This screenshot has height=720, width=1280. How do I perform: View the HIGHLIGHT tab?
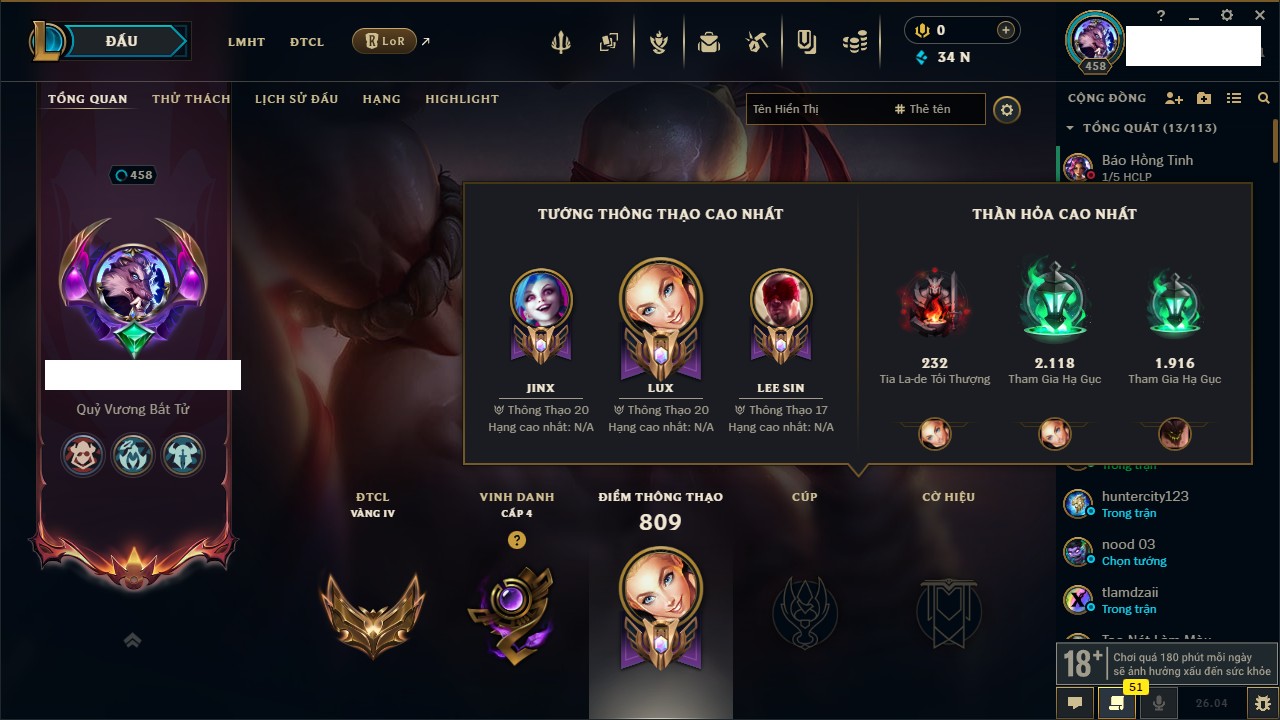(461, 99)
